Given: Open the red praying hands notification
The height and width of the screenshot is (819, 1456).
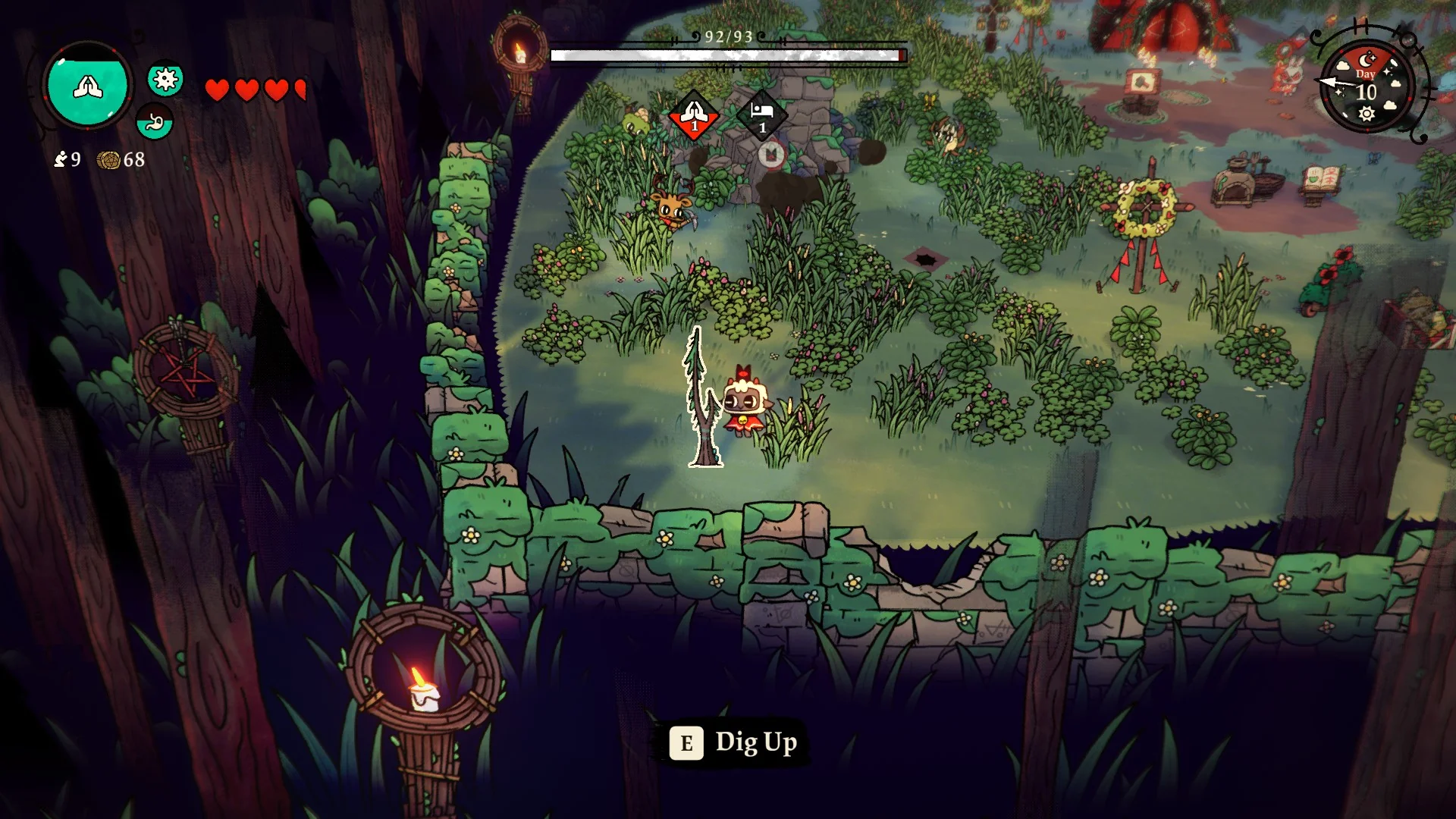Looking at the screenshot, I should (693, 115).
